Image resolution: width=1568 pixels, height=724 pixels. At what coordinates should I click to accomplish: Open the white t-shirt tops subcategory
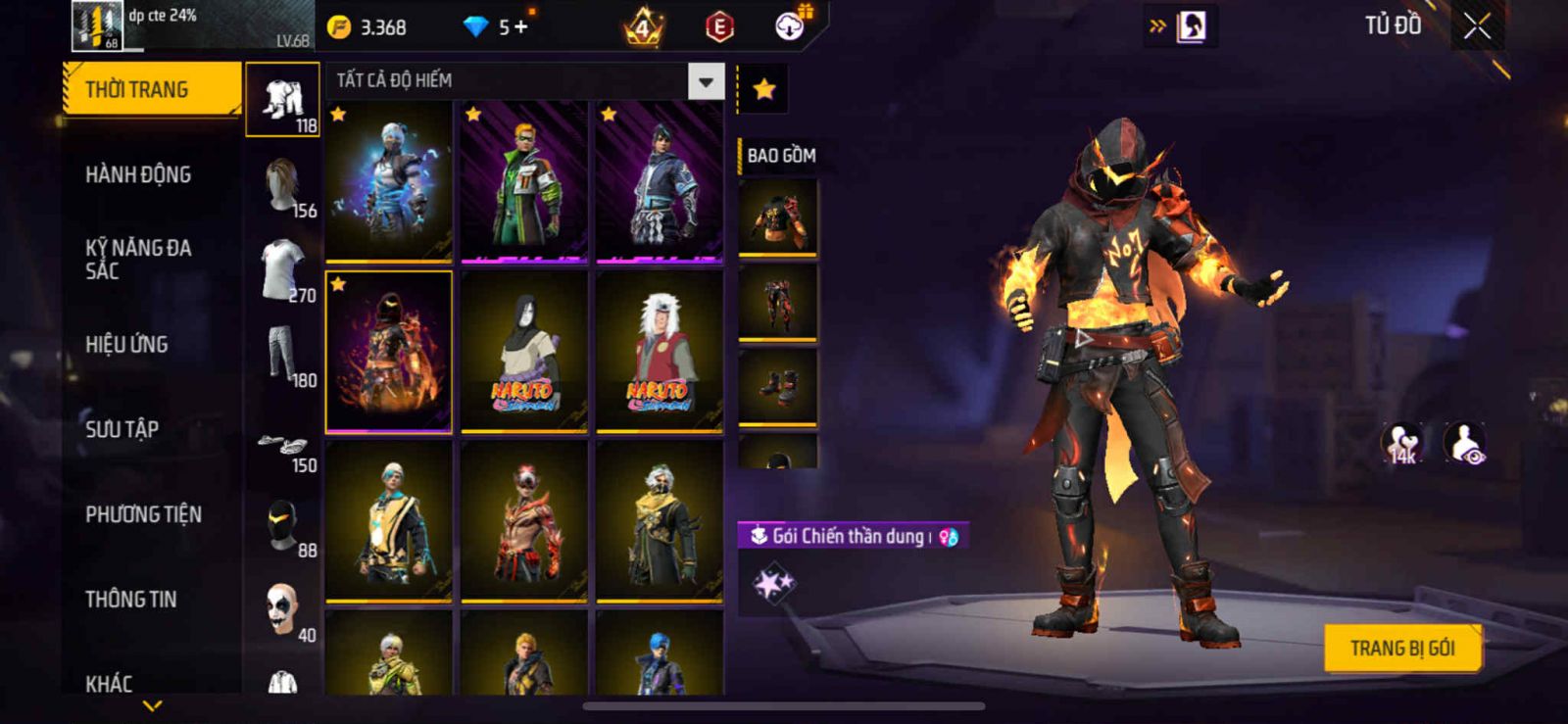tap(283, 271)
